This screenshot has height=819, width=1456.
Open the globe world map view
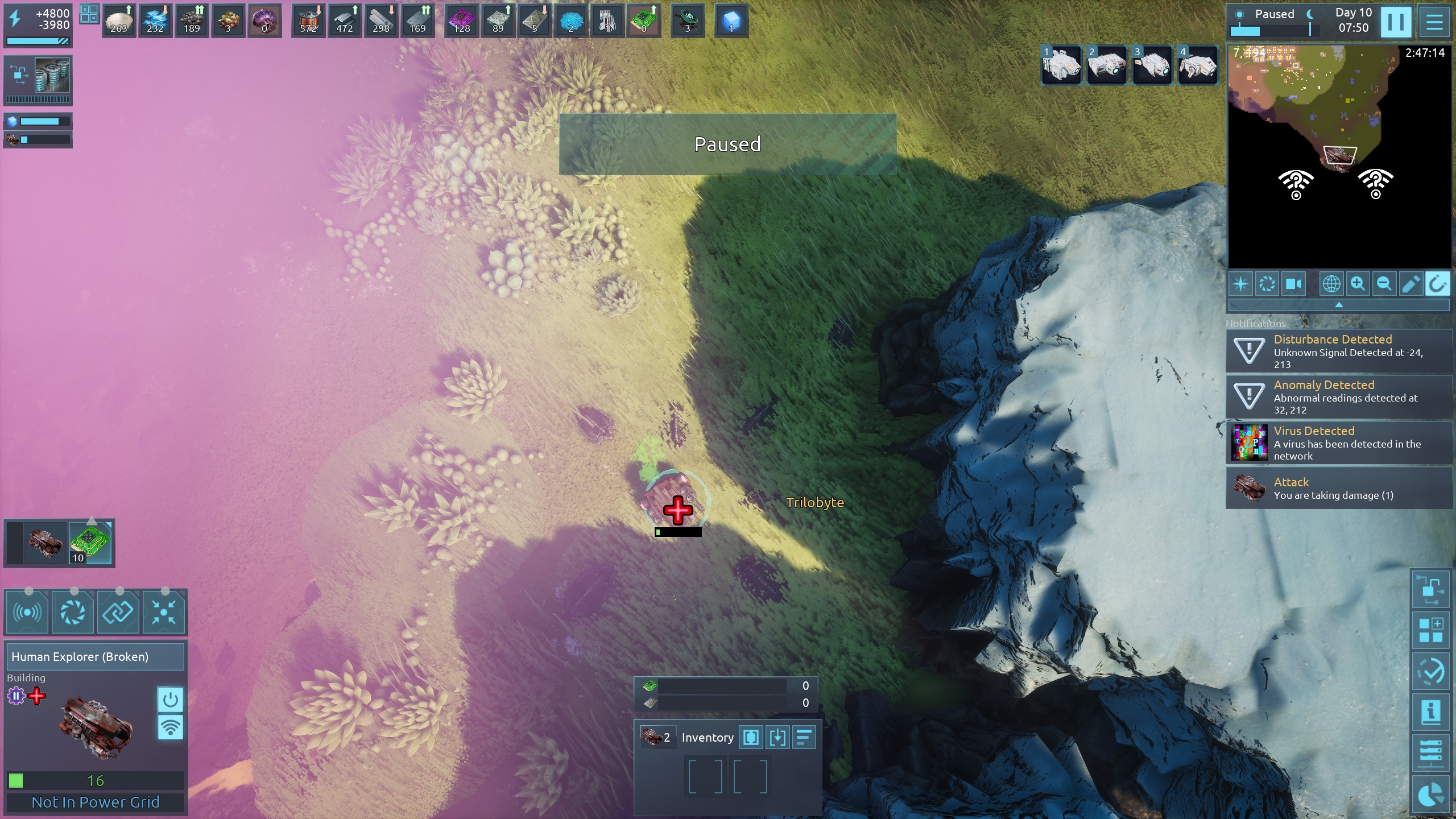click(x=1331, y=284)
